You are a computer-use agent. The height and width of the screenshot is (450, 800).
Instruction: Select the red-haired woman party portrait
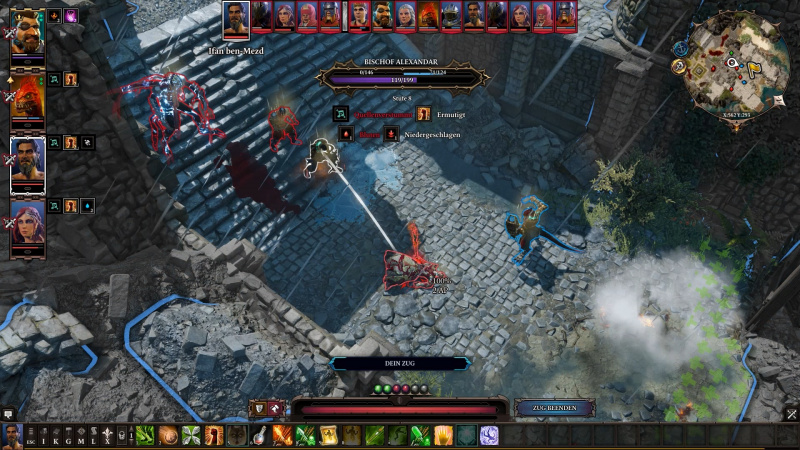point(27,227)
